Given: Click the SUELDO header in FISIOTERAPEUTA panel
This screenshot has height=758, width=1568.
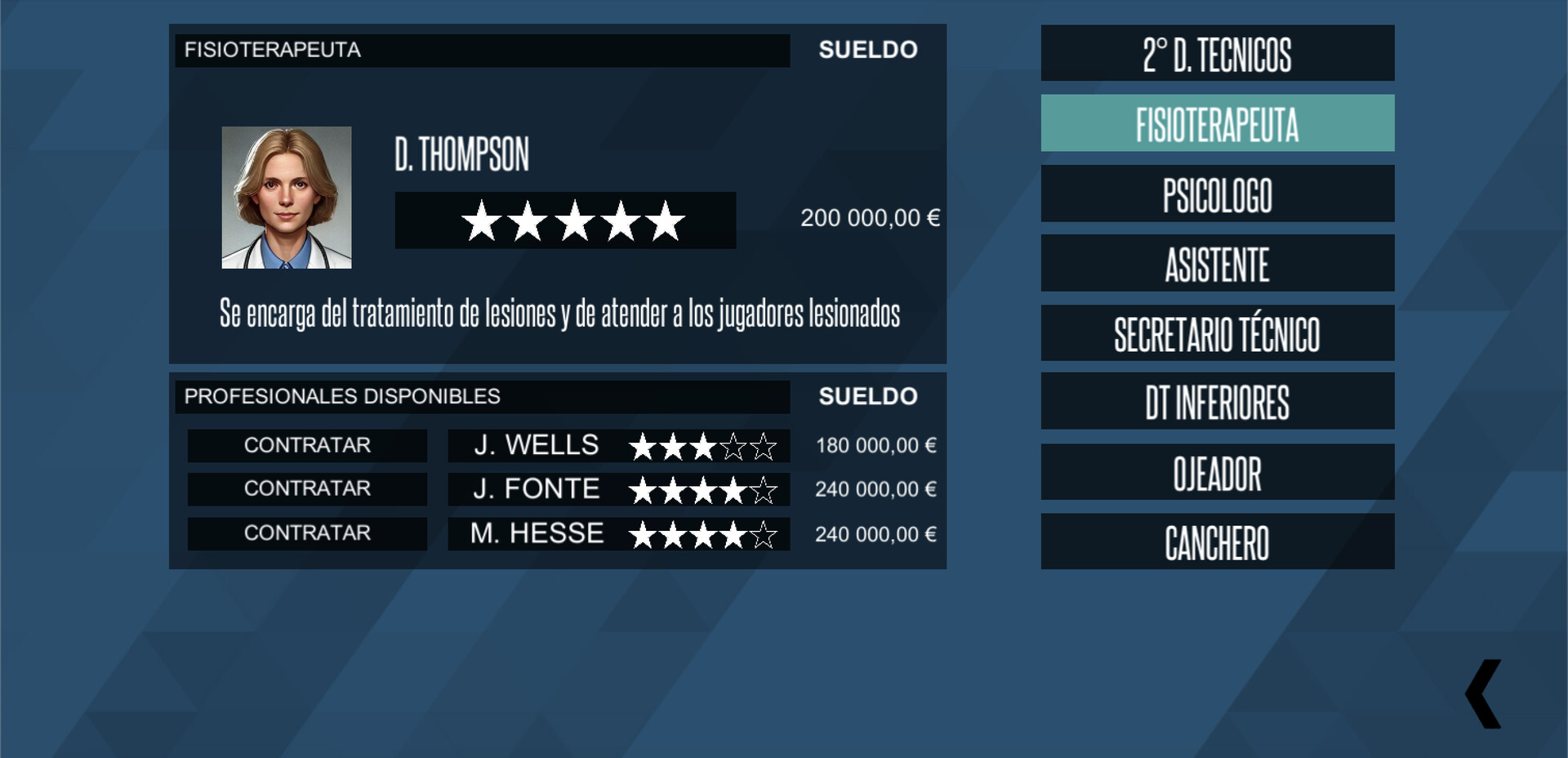Looking at the screenshot, I should [869, 50].
